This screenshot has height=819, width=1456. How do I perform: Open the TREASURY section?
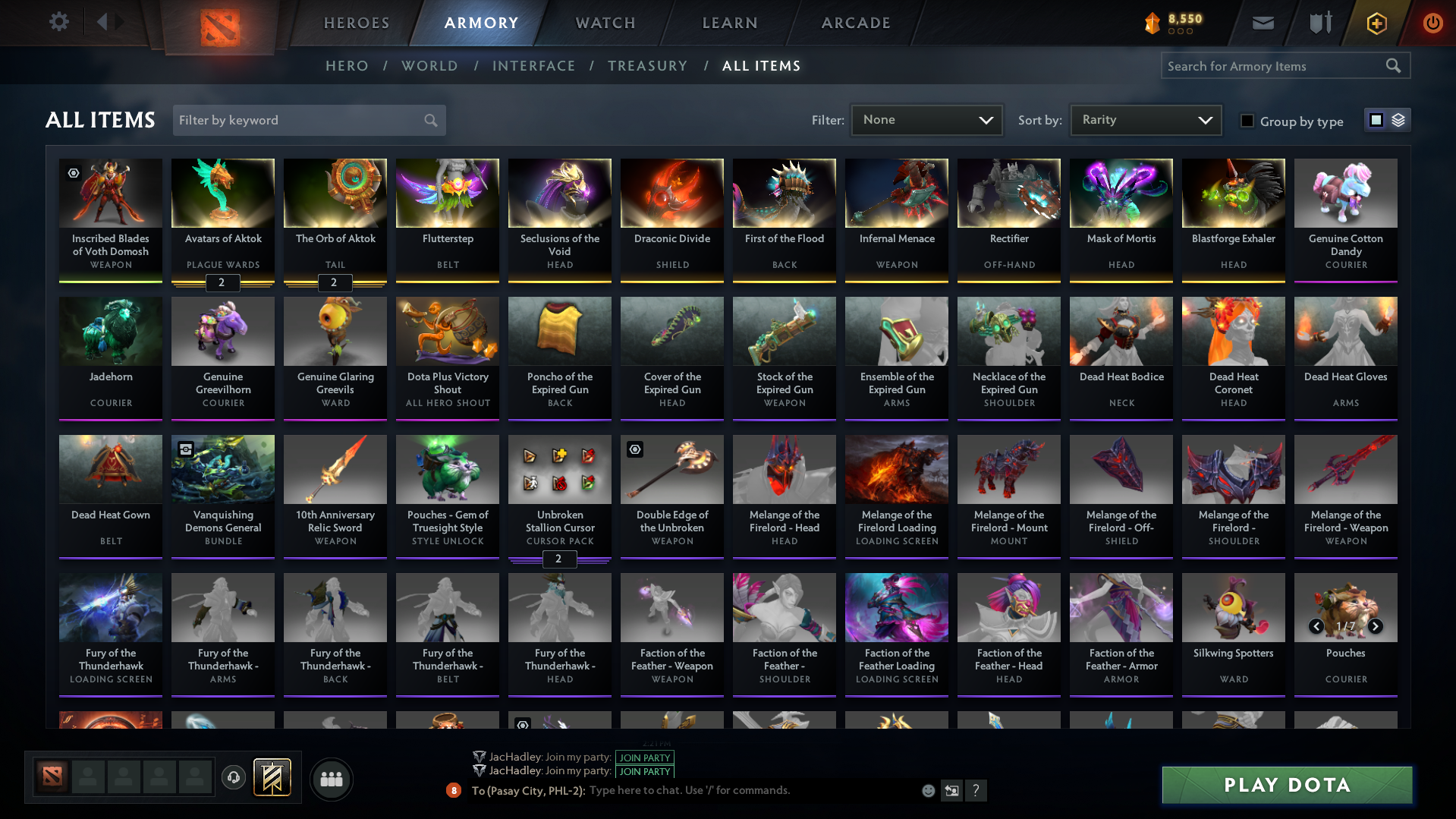tap(647, 66)
